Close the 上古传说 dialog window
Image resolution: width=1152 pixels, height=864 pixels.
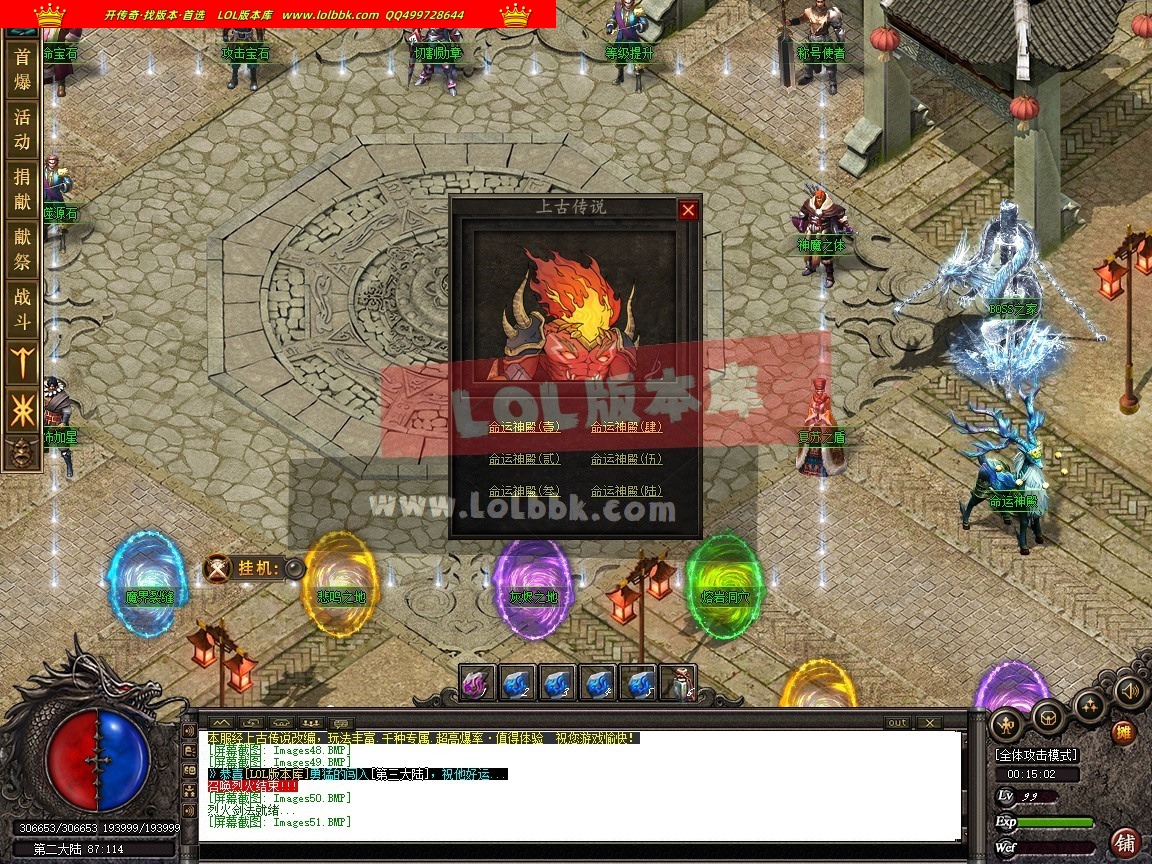click(x=688, y=210)
